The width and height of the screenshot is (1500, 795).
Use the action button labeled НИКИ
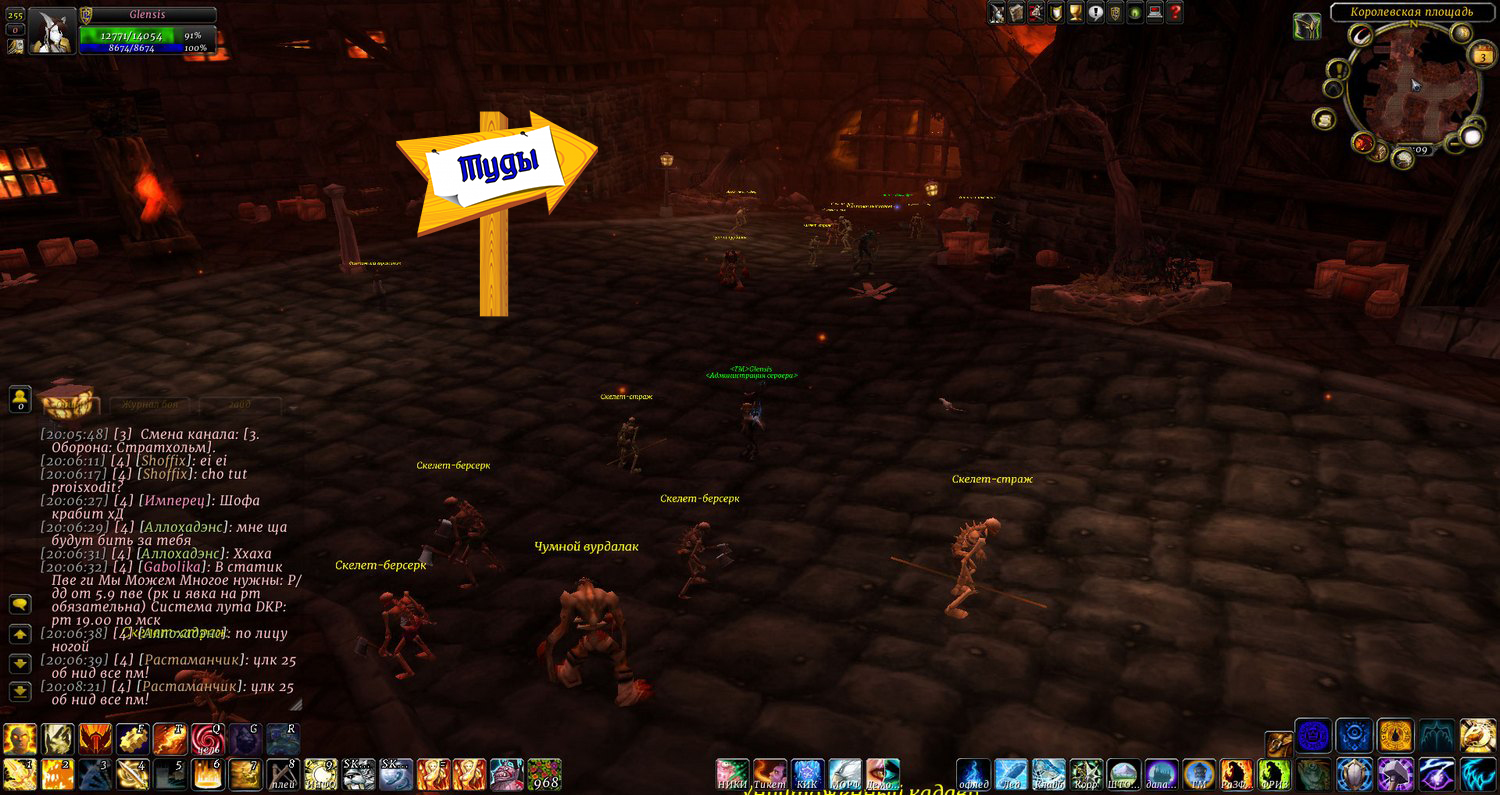tap(732, 775)
